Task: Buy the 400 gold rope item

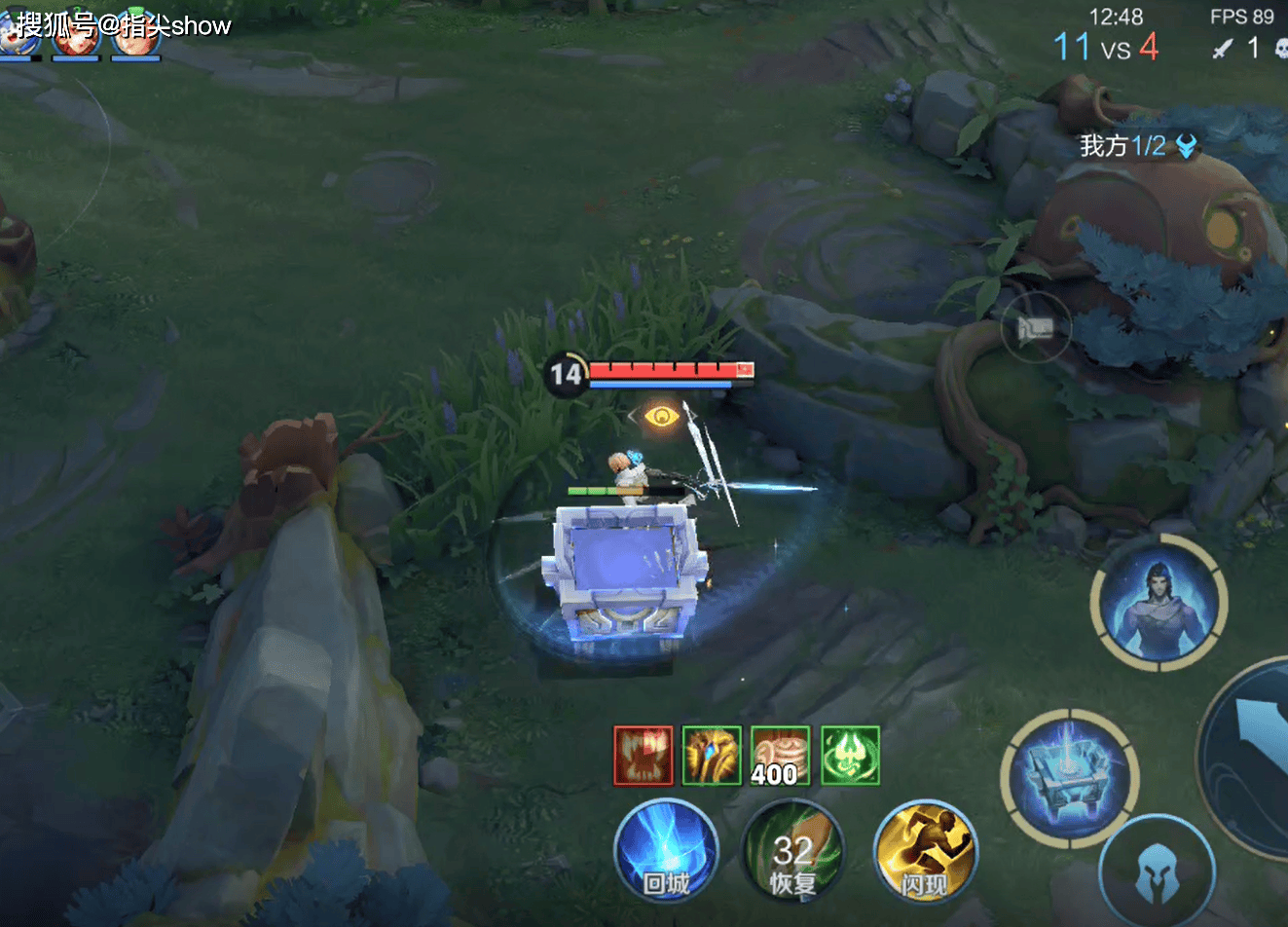Action: pos(780,756)
